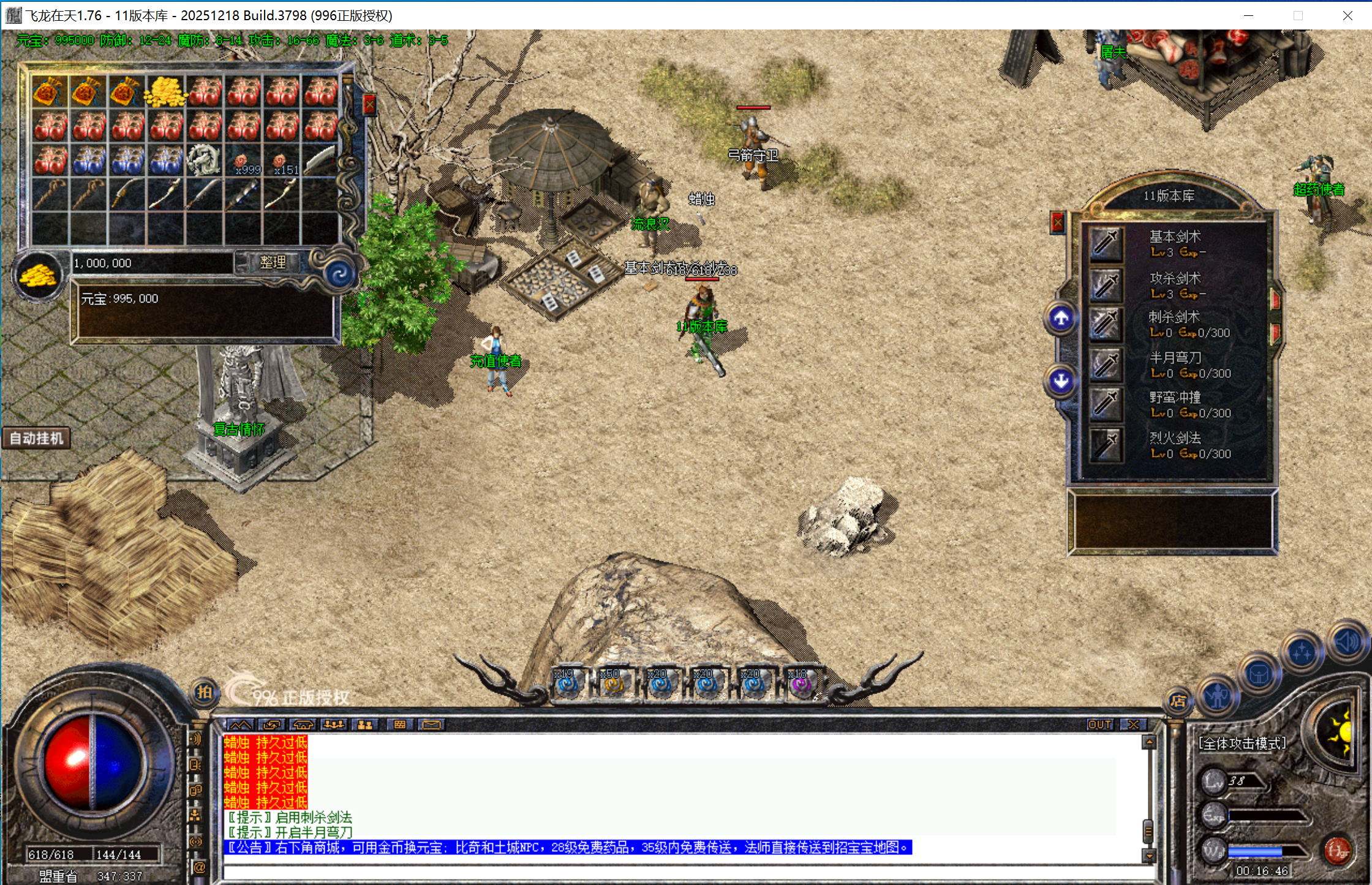Page the skill list down
Viewport: 1372px width, 885px height.
click(1061, 381)
